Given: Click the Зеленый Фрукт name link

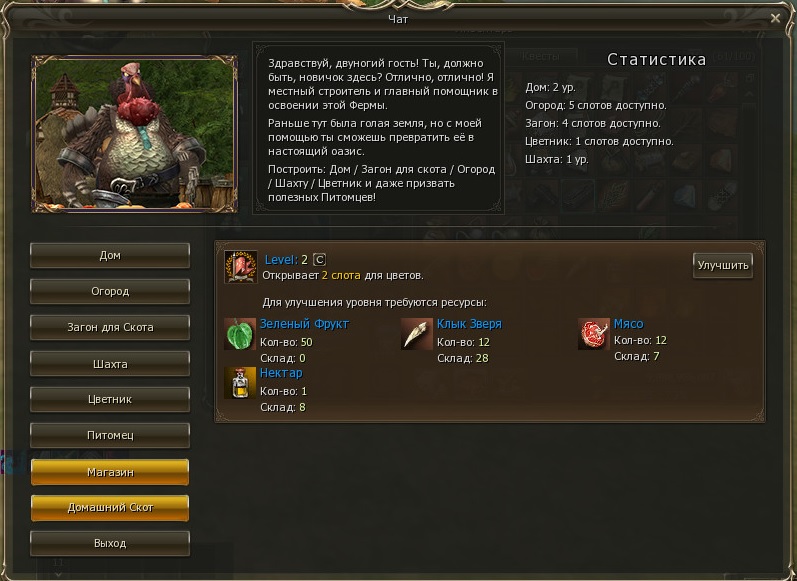Looking at the screenshot, I should click(x=304, y=324).
